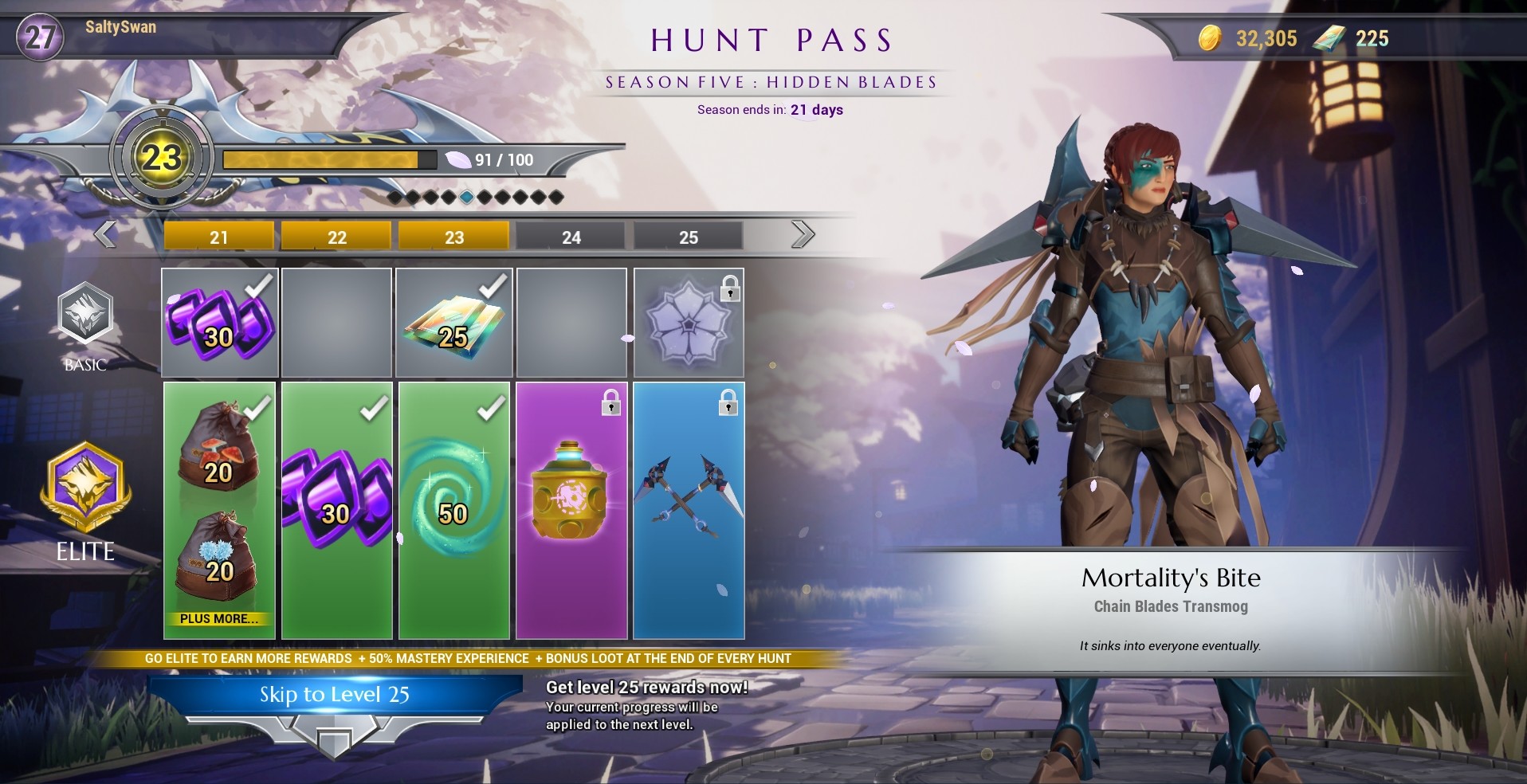Expand the PLUS MORE reward details
The width and height of the screenshot is (1527, 784).
220,617
